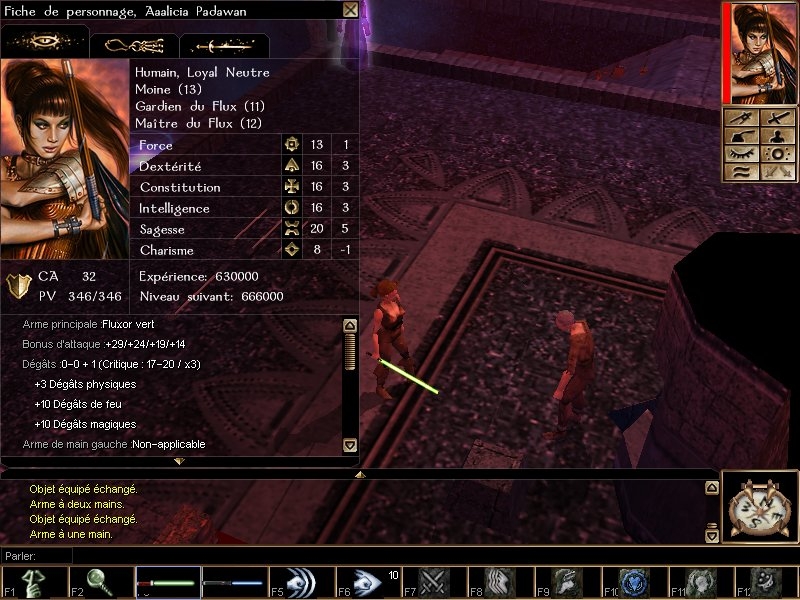Viewport: 800px width, 600px height.
Task: Open the key-icon character sheet tab
Action: point(134,45)
